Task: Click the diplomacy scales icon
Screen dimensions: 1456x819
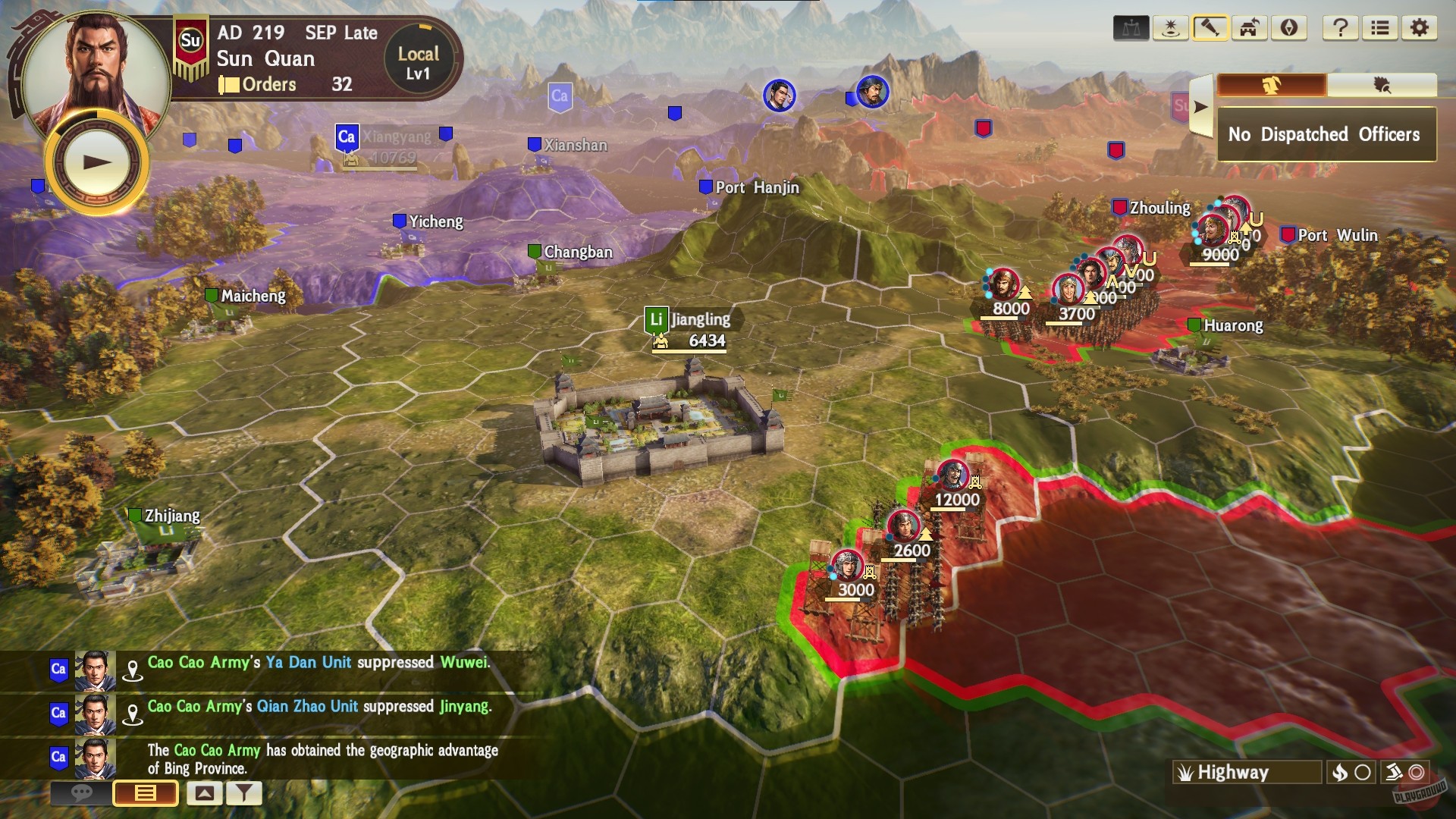Action: click(1132, 28)
